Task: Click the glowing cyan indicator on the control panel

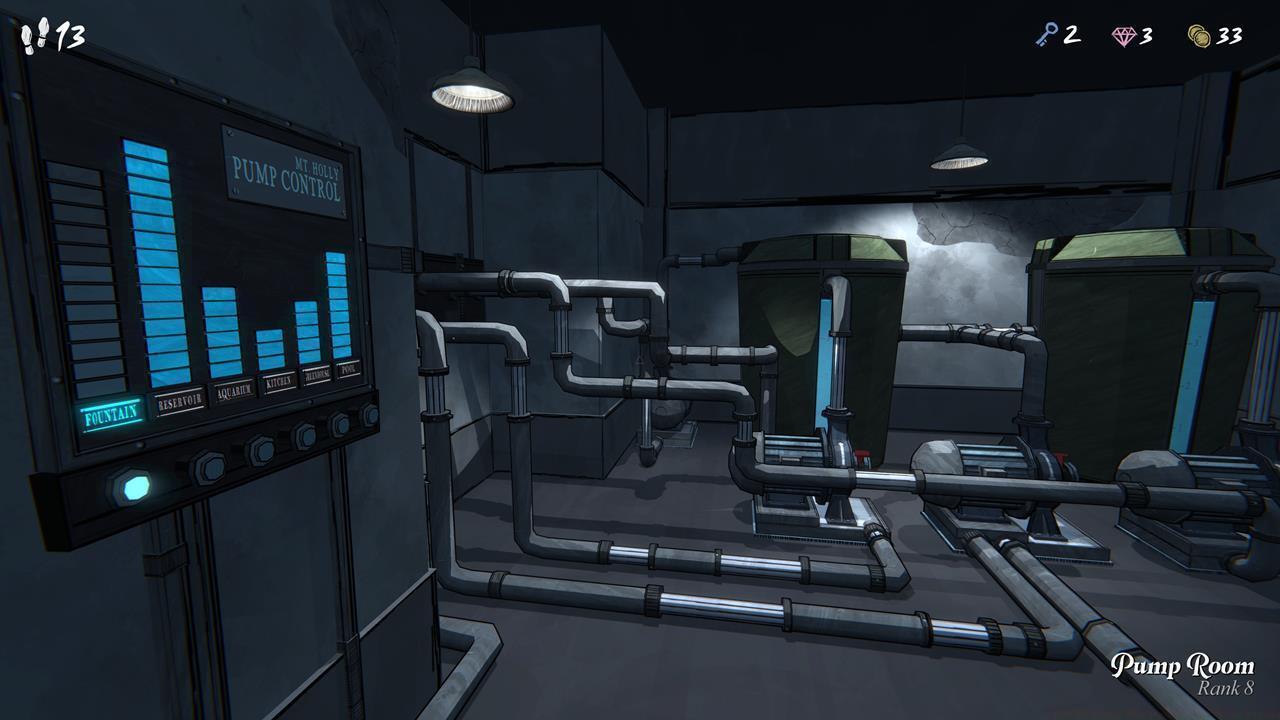Action: pyautogui.click(x=134, y=487)
